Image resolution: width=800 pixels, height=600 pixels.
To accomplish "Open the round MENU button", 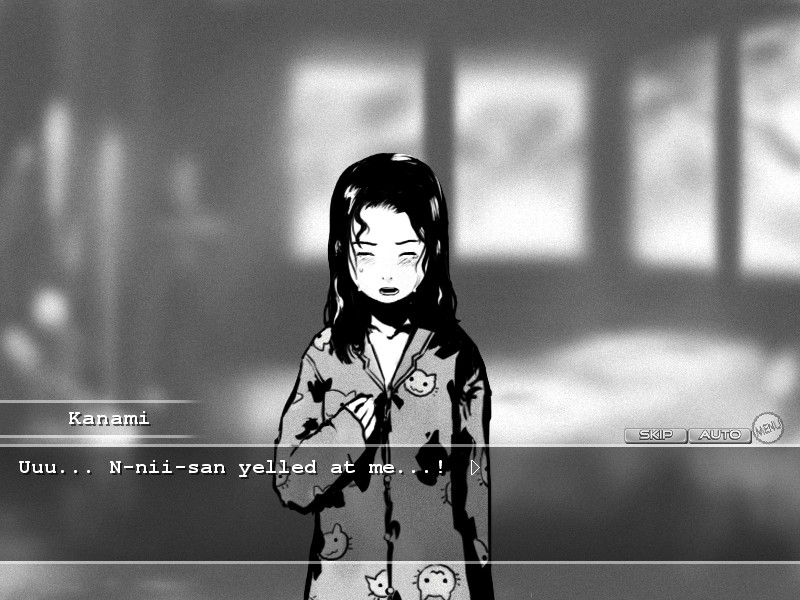I will pos(767,428).
